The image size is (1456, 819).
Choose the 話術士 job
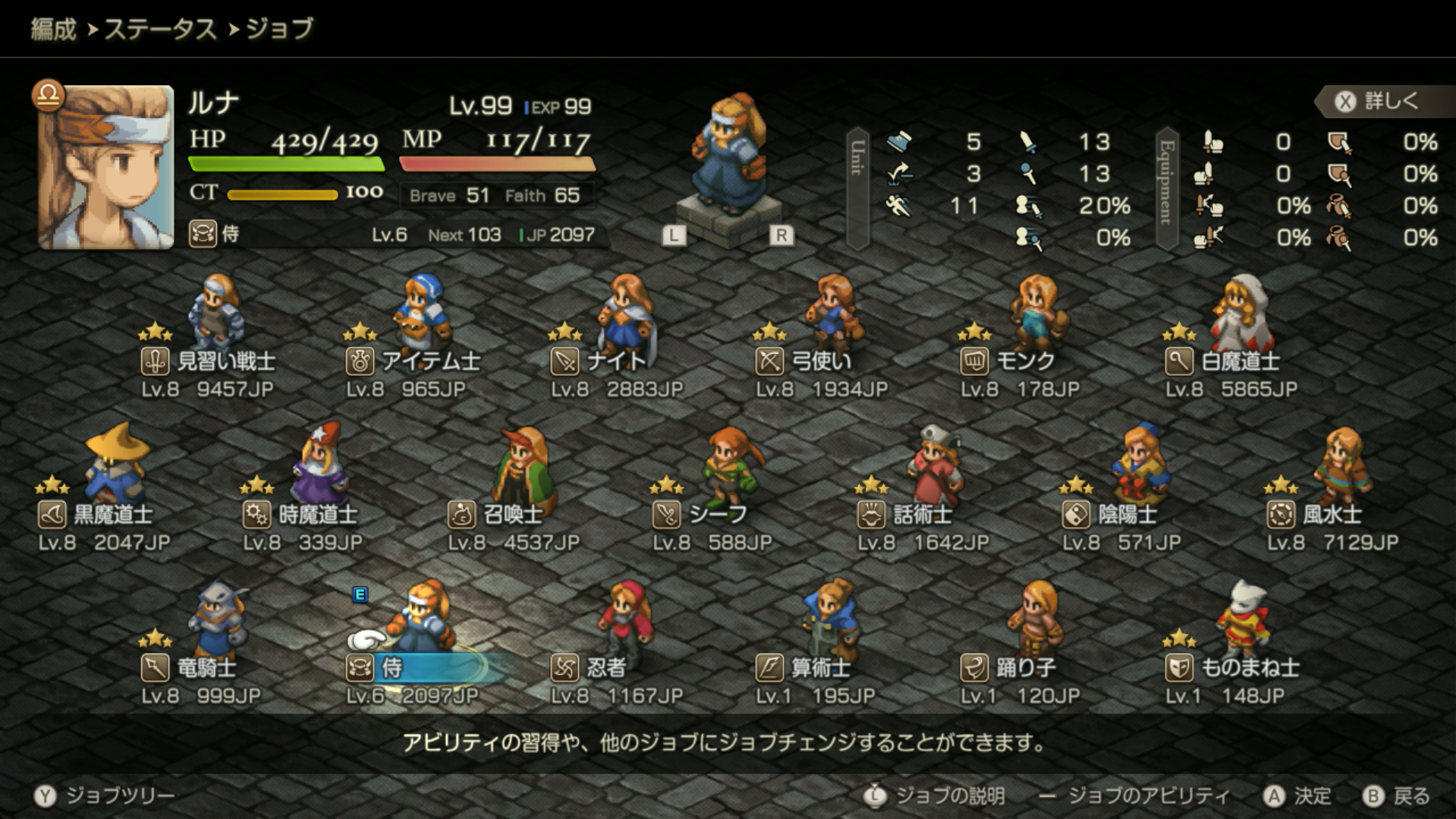923,515
